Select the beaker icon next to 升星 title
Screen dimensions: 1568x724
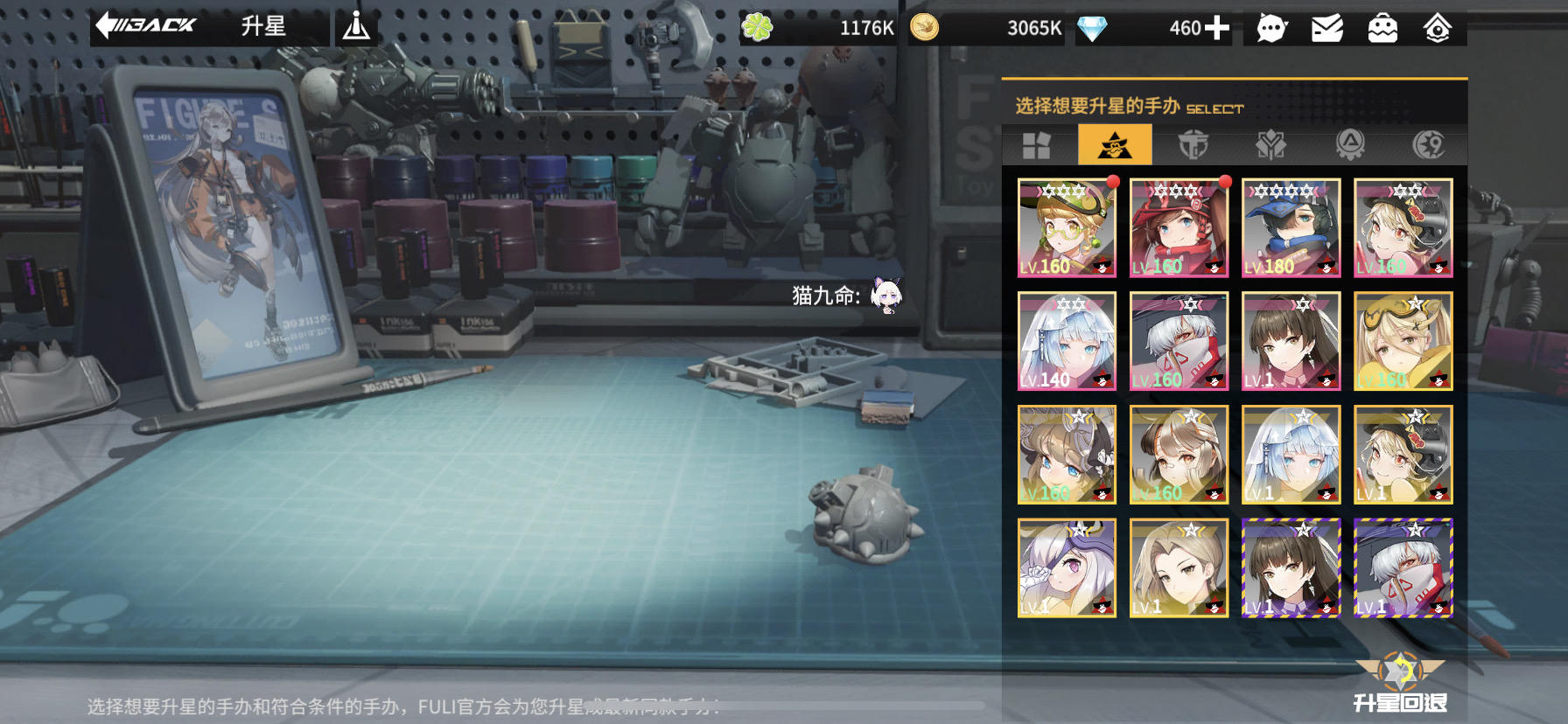[x=357, y=24]
